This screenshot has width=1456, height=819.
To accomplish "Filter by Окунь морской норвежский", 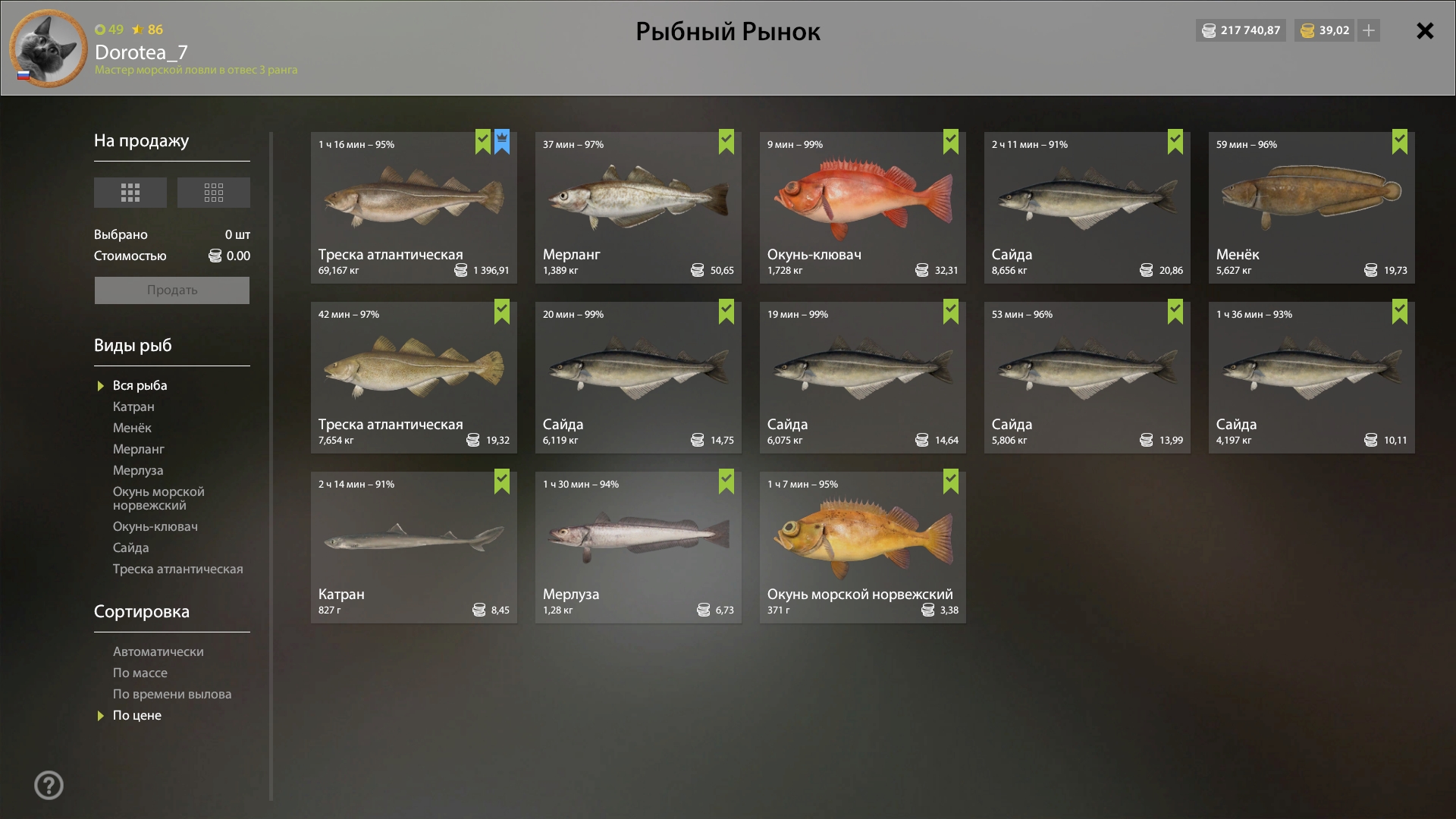I will tap(158, 498).
